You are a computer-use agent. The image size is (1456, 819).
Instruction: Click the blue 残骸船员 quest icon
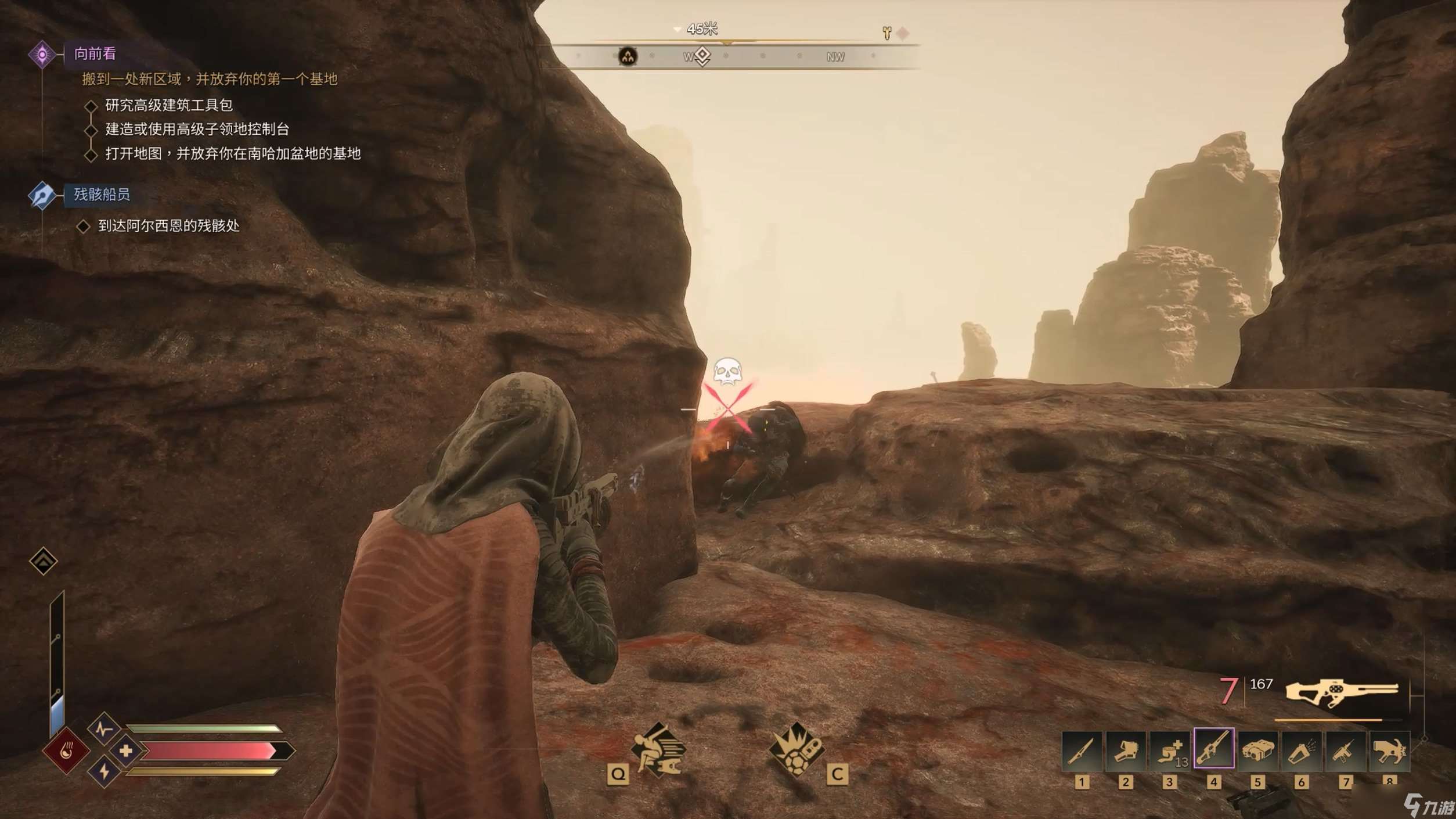[42, 195]
